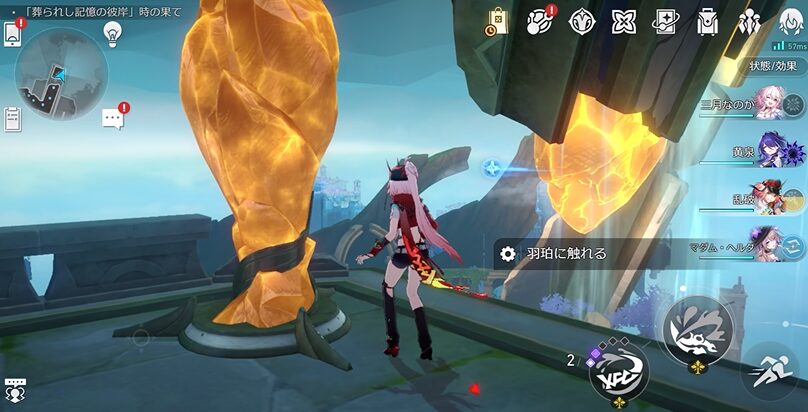Viewport: 808px width, 412px height.
Task: Open the phone menu icon
Action: point(13,32)
